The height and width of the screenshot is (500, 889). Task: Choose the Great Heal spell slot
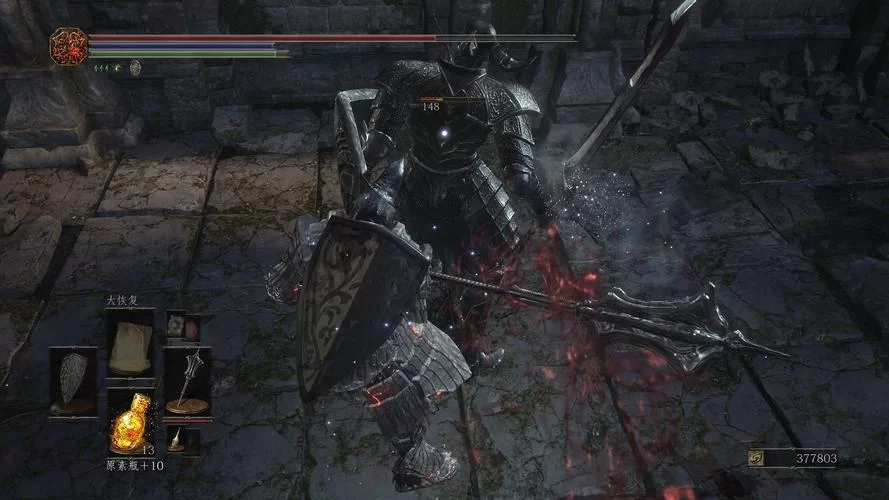pyautogui.click(x=129, y=341)
